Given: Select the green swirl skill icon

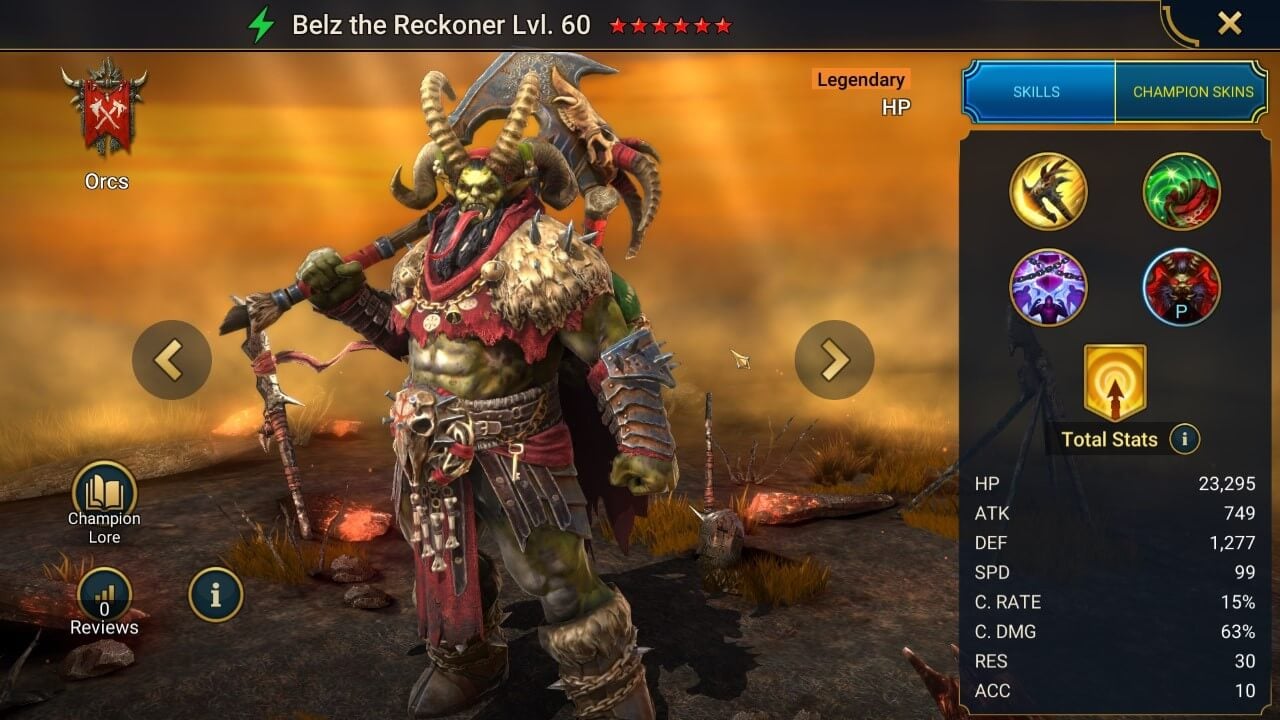Looking at the screenshot, I should click(1181, 191).
